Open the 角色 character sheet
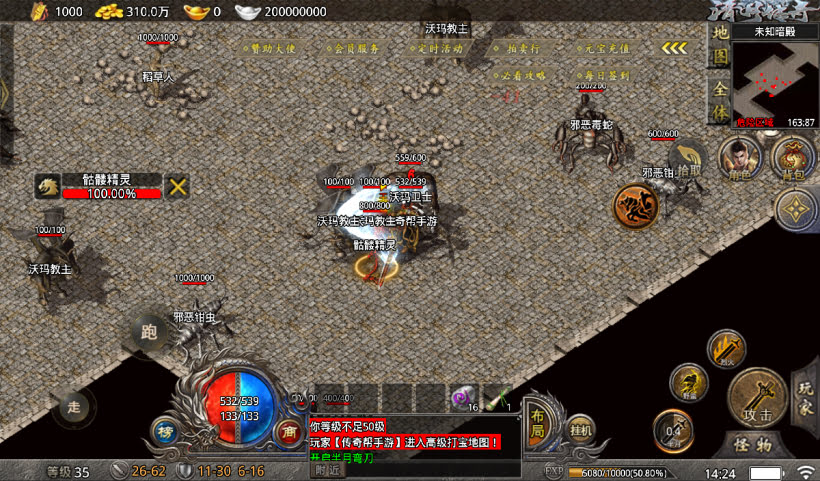Image resolution: width=820 pixels, height=481 pixels. [x=741, y=158]
